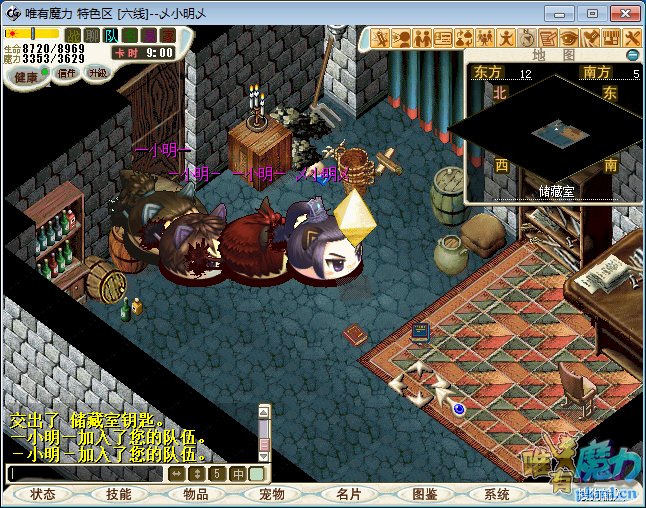
Task: Toggle the 聊 chat mode button
Action: [x=92, y=36]
